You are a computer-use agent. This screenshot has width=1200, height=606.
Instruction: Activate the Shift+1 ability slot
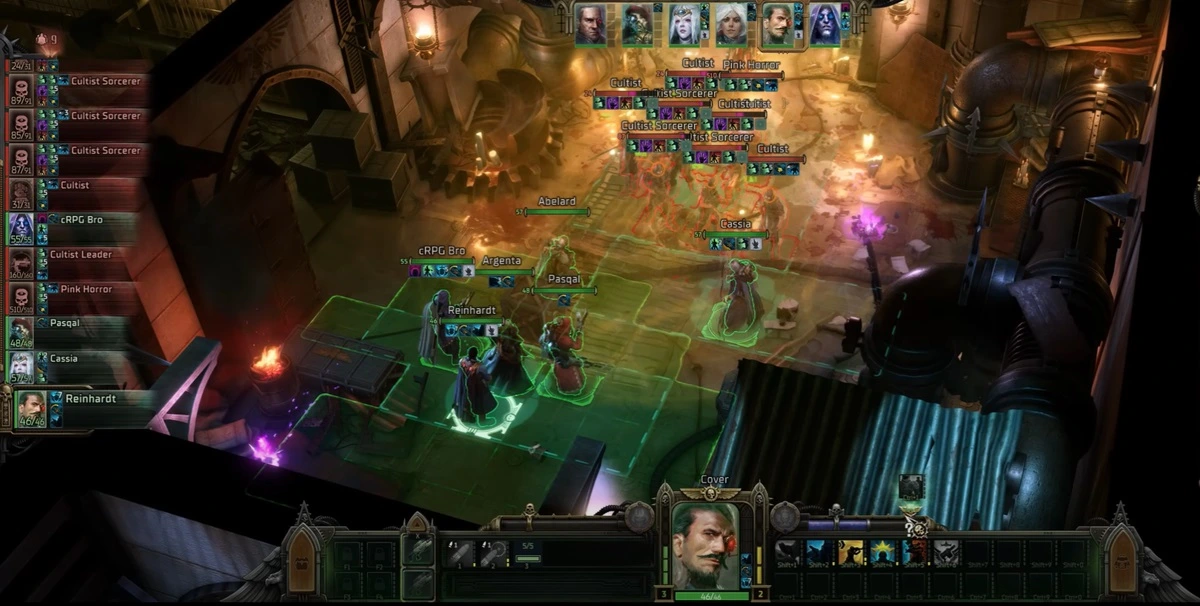coord(788,553)
